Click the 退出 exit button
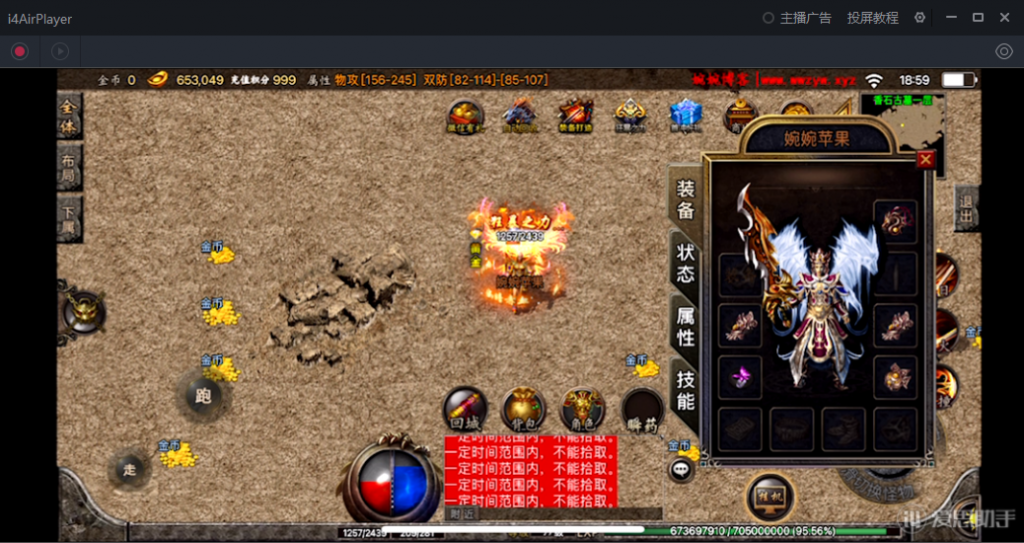The image size is (1024, 543). click(967, 207)
